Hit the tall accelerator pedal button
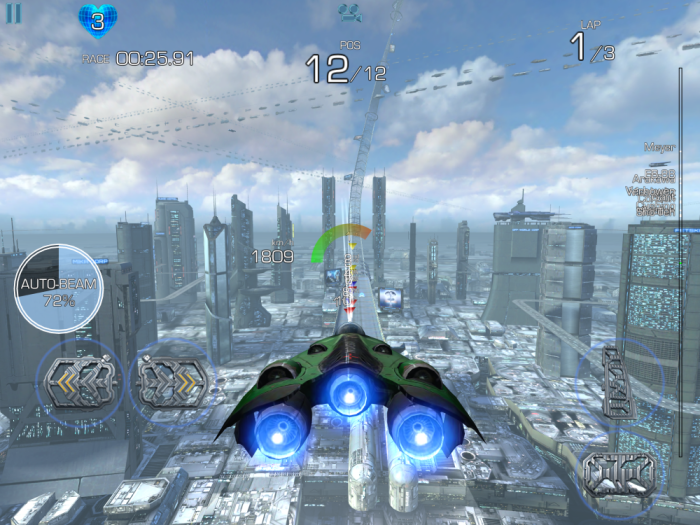This screenshot has width=700, height=525. (x=617, y=380)
